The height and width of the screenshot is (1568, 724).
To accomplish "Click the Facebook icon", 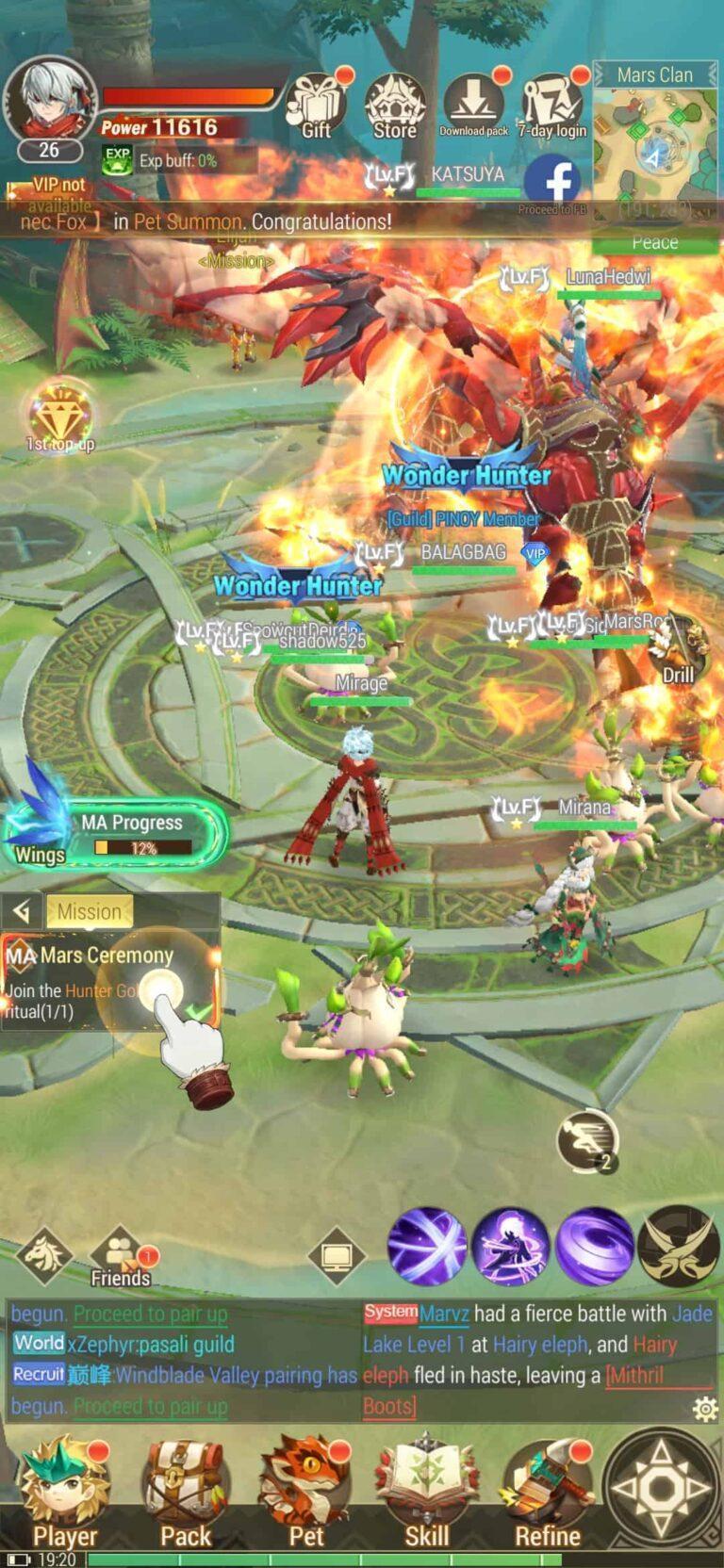I will pos(552,180).
